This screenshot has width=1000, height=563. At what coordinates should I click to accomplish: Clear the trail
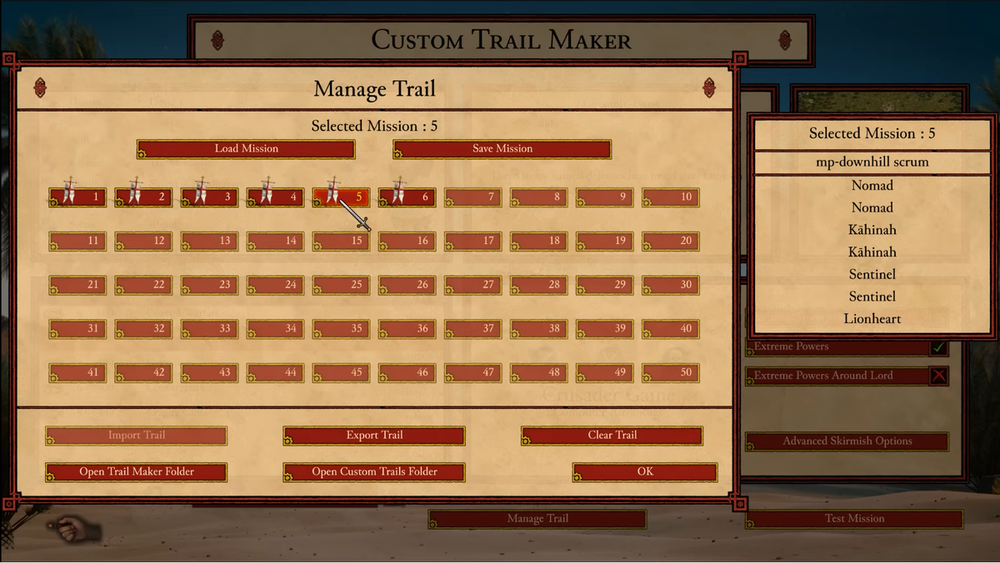coord(612,436)
